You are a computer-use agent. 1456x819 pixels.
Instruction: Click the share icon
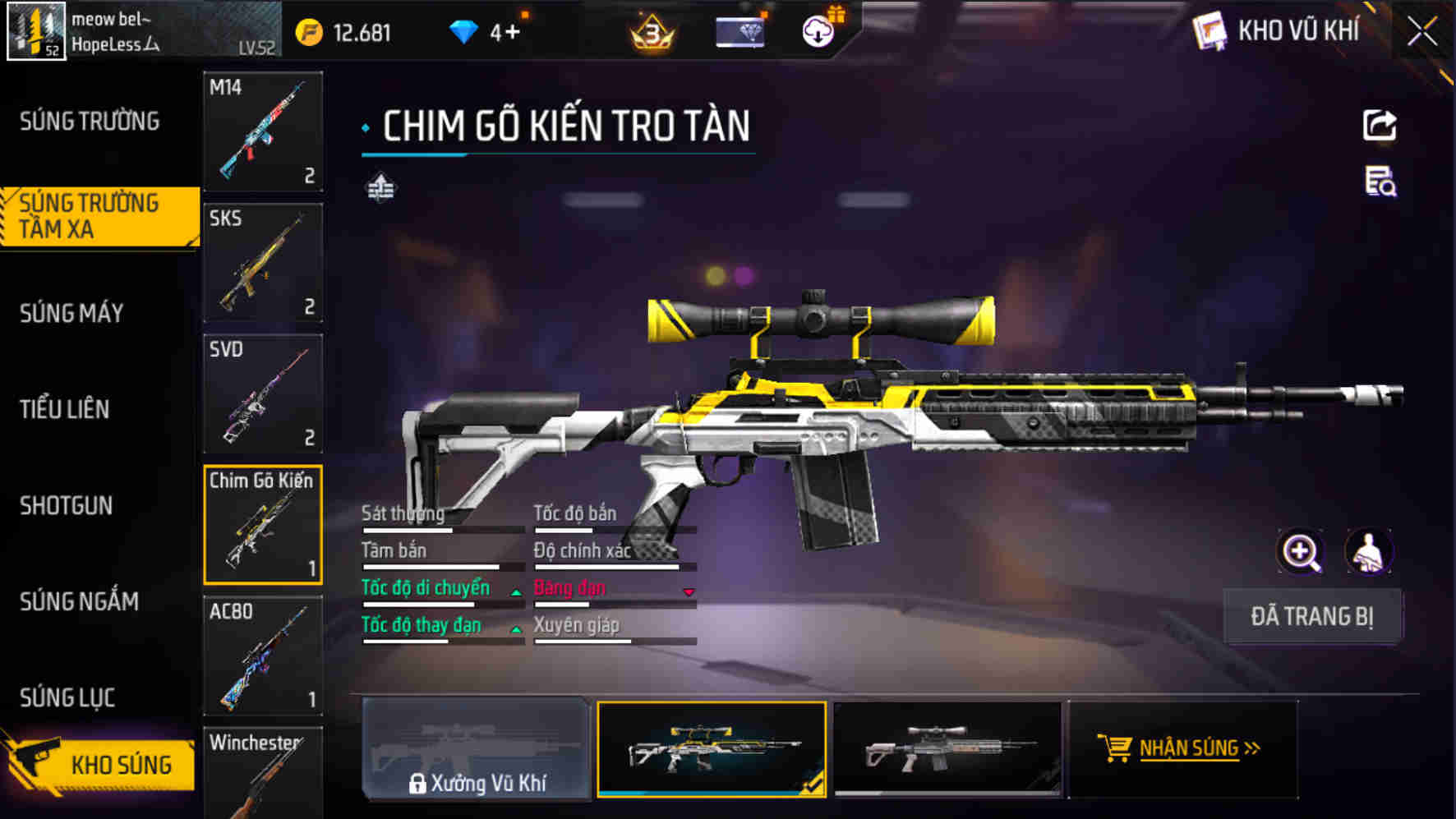pos(1380,126)
